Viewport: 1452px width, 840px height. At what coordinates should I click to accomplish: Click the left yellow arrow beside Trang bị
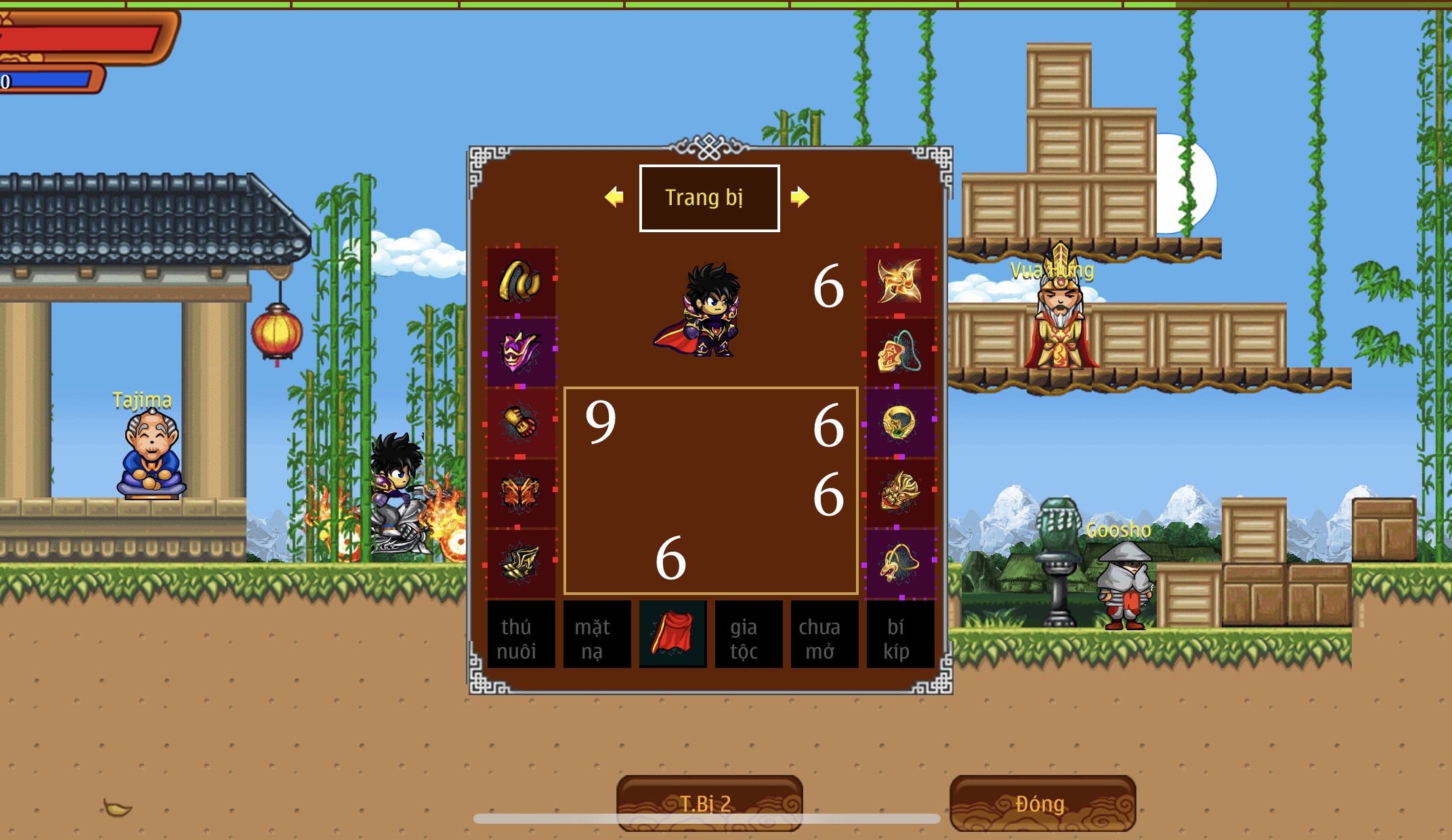614,197
